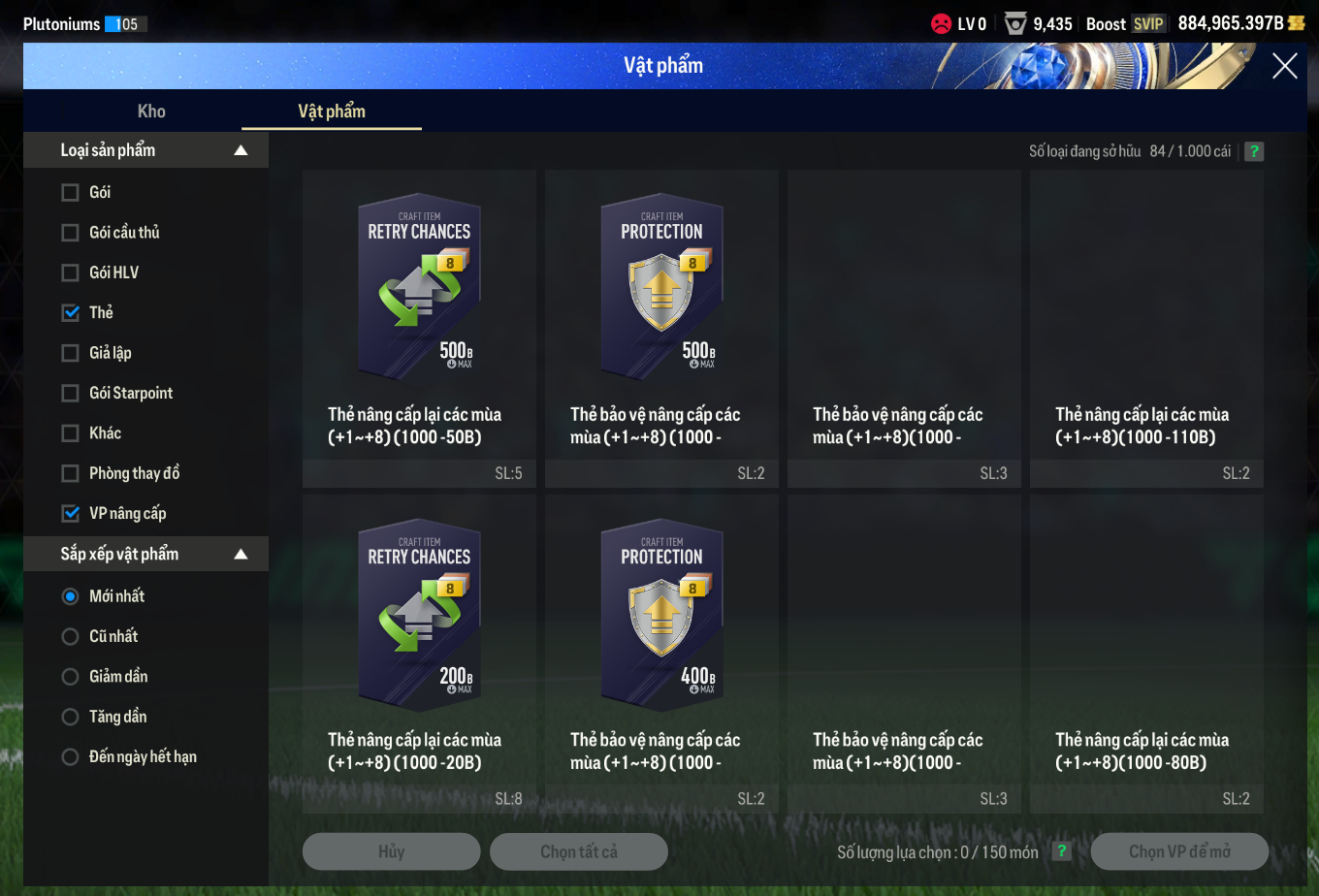
Task: Choose the Giảm dần sort option
Action: coord(71,677)
